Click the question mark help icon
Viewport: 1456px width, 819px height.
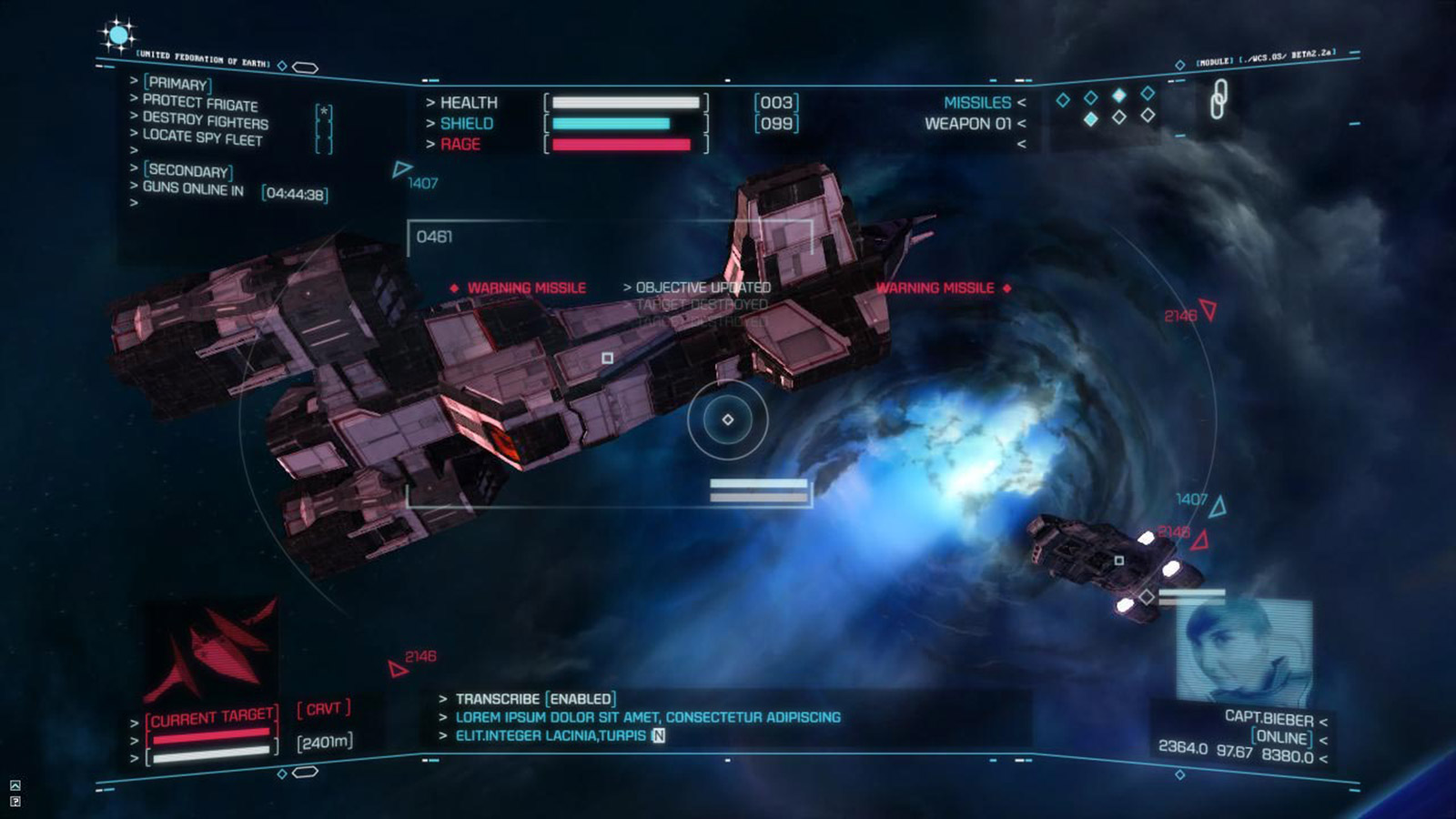tap(15, 802)
